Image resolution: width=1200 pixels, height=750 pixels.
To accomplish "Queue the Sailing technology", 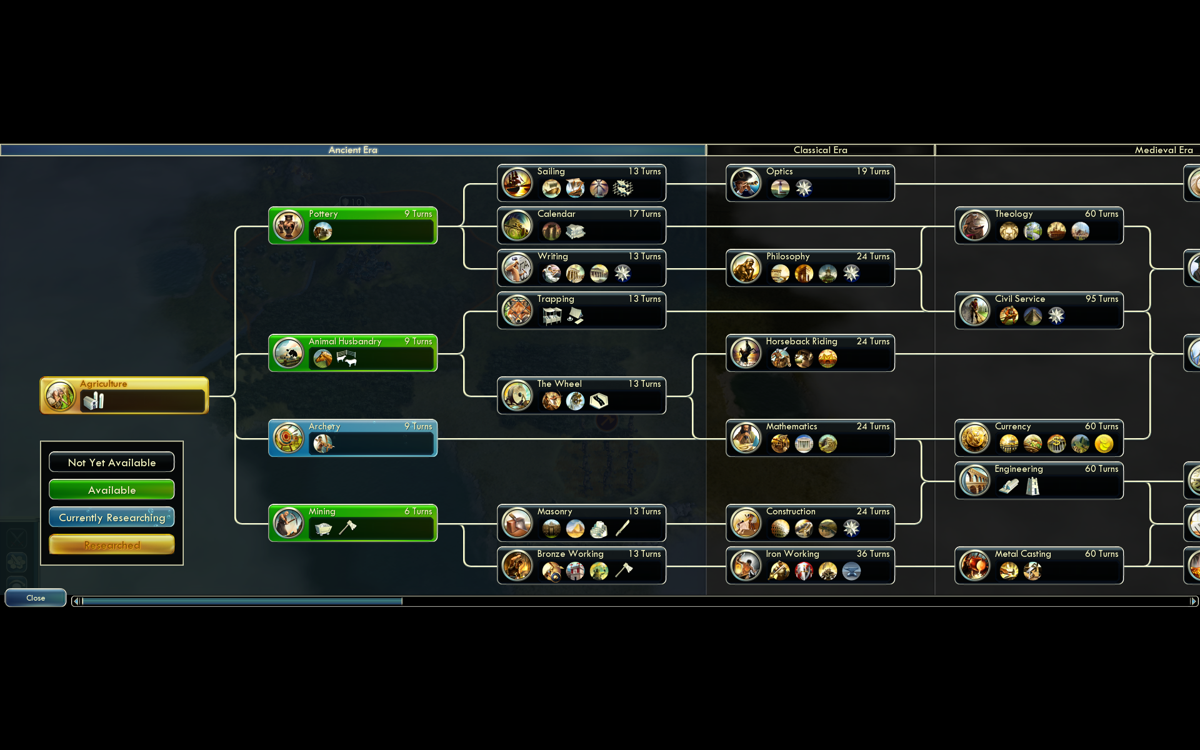I will 581,183.
